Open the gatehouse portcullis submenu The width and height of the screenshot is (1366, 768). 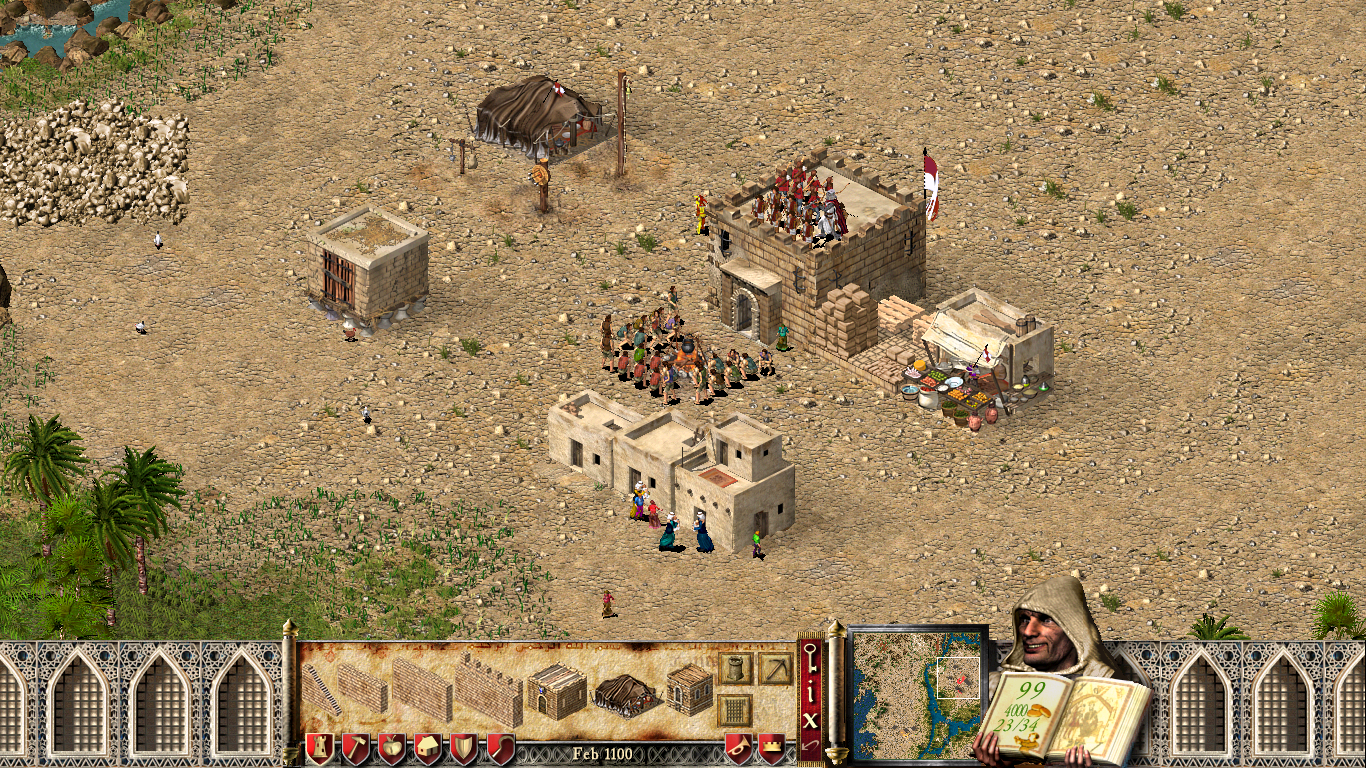pyautogui.click(x=735, y=710)
